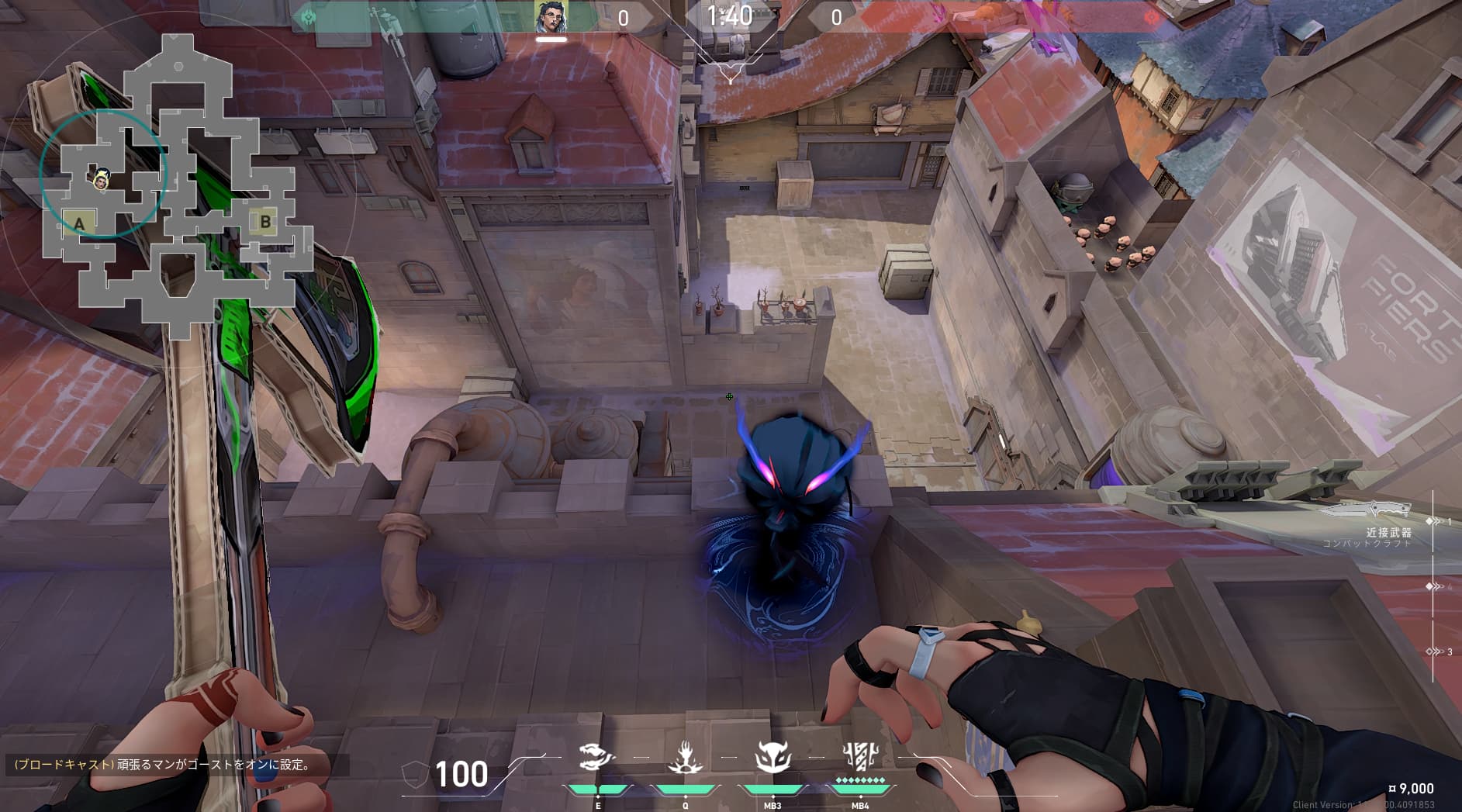Select Fade's portrait in the top team bar

click(551, 17)
